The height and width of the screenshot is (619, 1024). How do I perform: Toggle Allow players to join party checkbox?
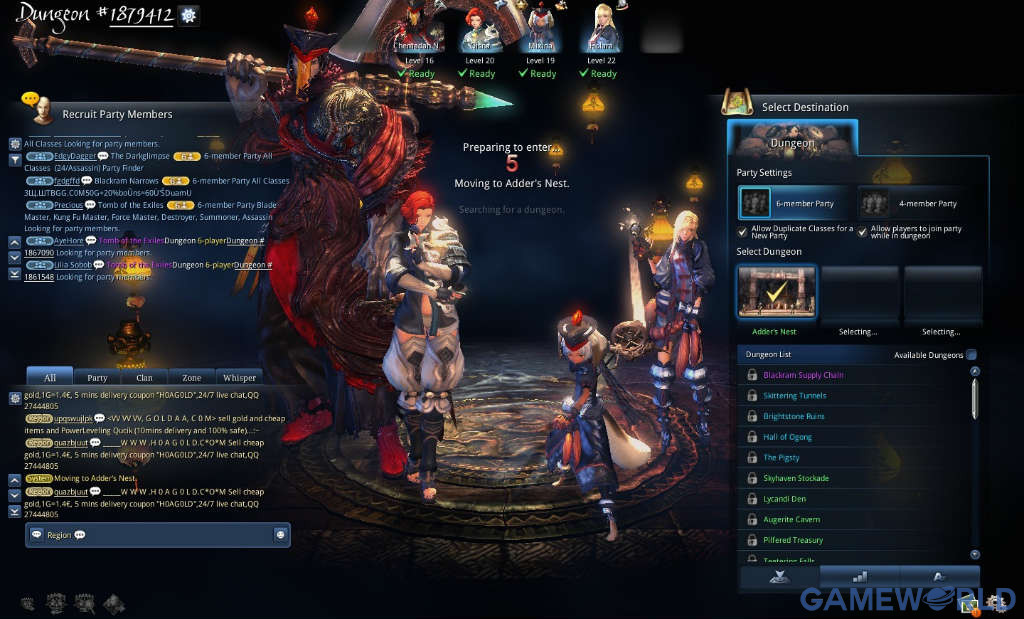tap(863, 232)
